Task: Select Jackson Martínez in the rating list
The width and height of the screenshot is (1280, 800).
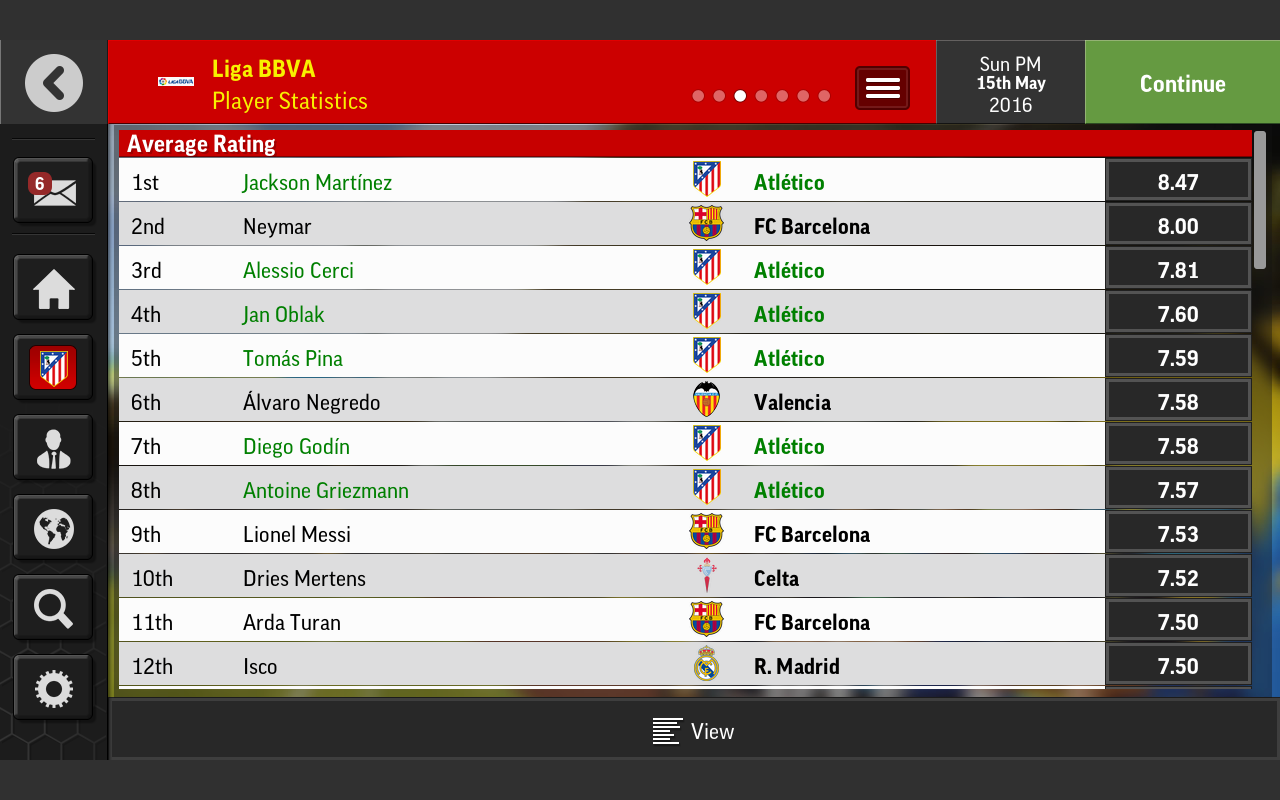Action: [x=317, y=183]
